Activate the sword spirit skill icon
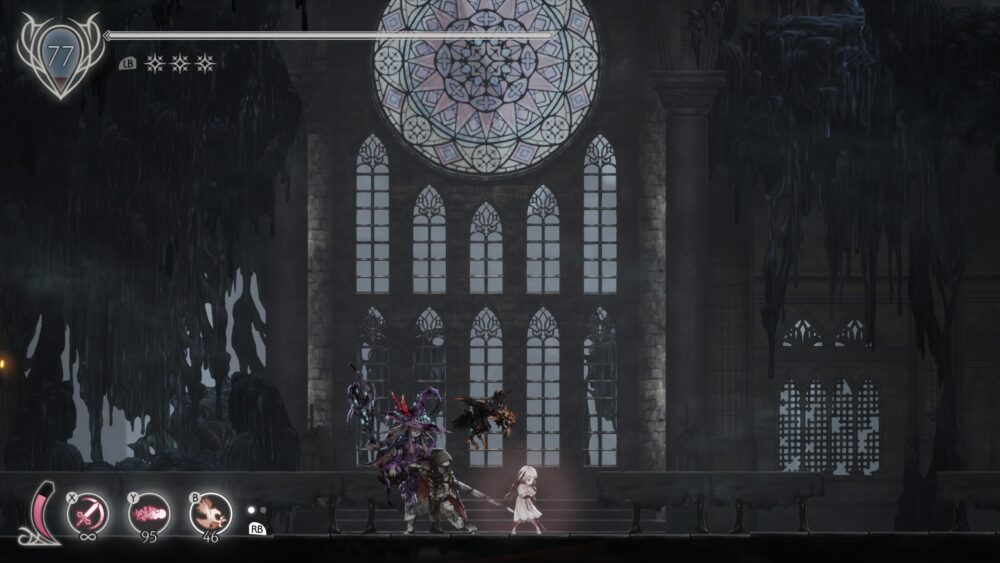This screenshot has height=563, width=1000. click(x=88, y=514)
